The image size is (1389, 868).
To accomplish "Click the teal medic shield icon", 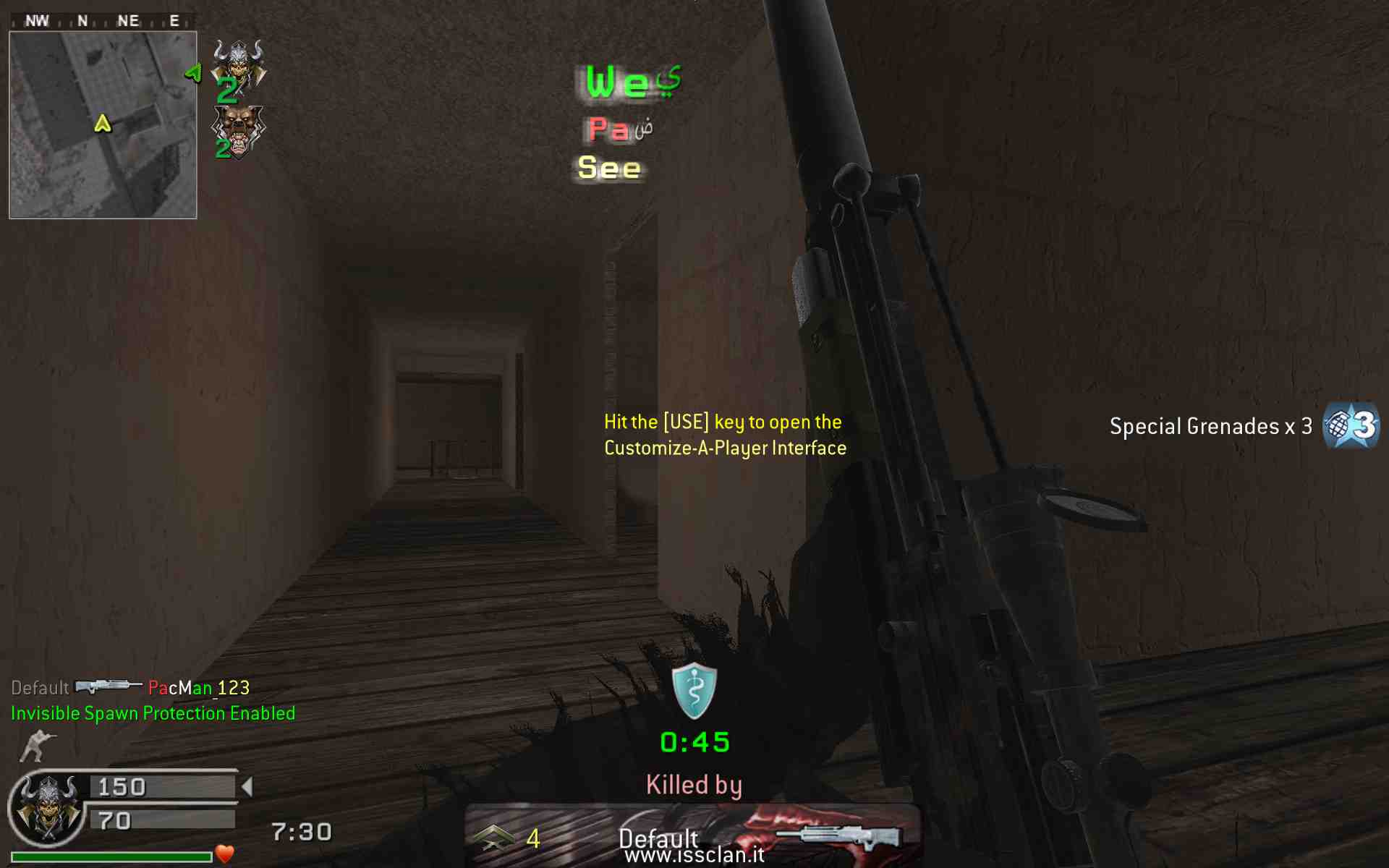I will point(694,690).
